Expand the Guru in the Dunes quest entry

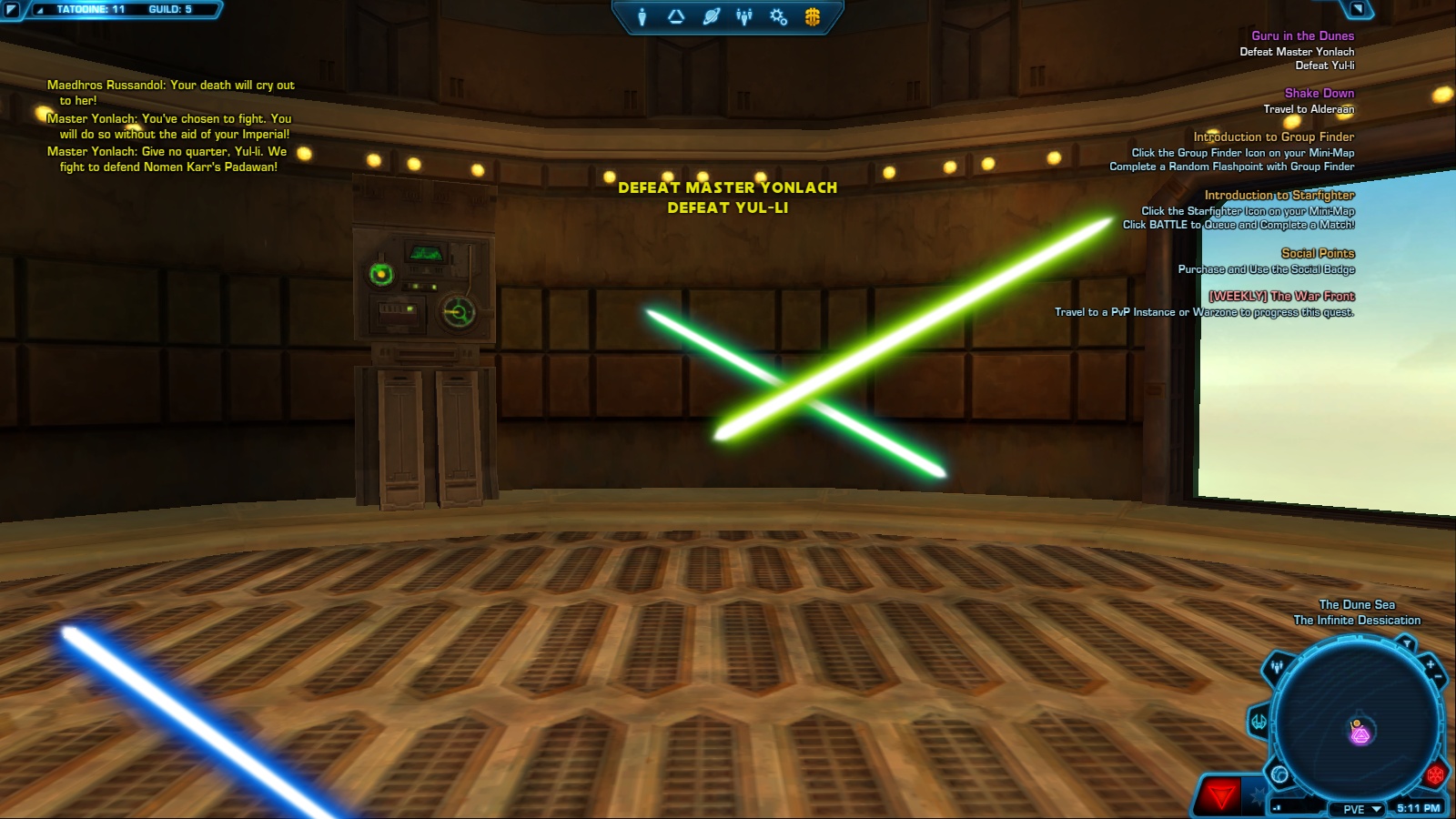coord(1303,36)
